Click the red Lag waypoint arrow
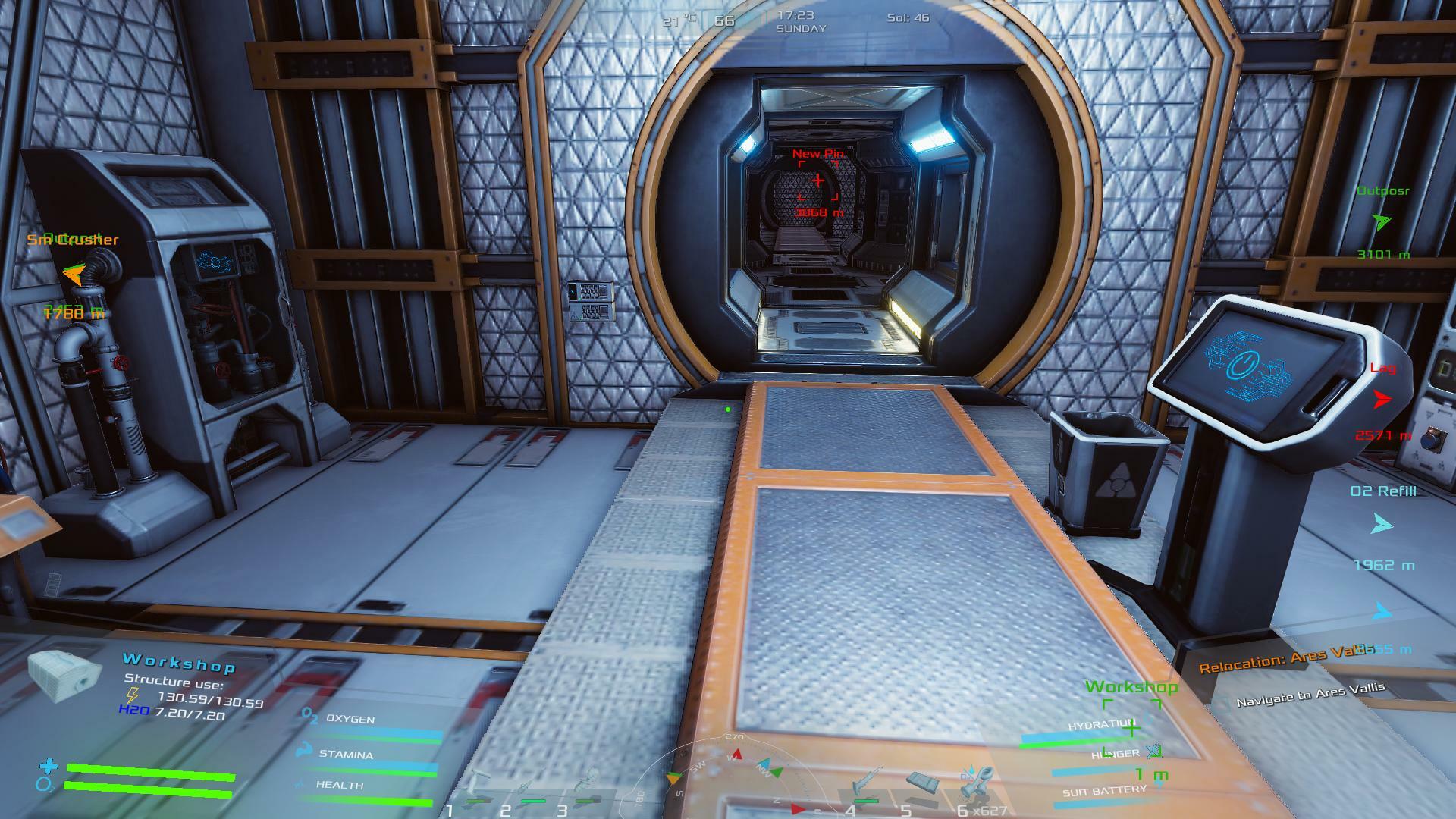1456x819 pixels. click(1382, 399)
